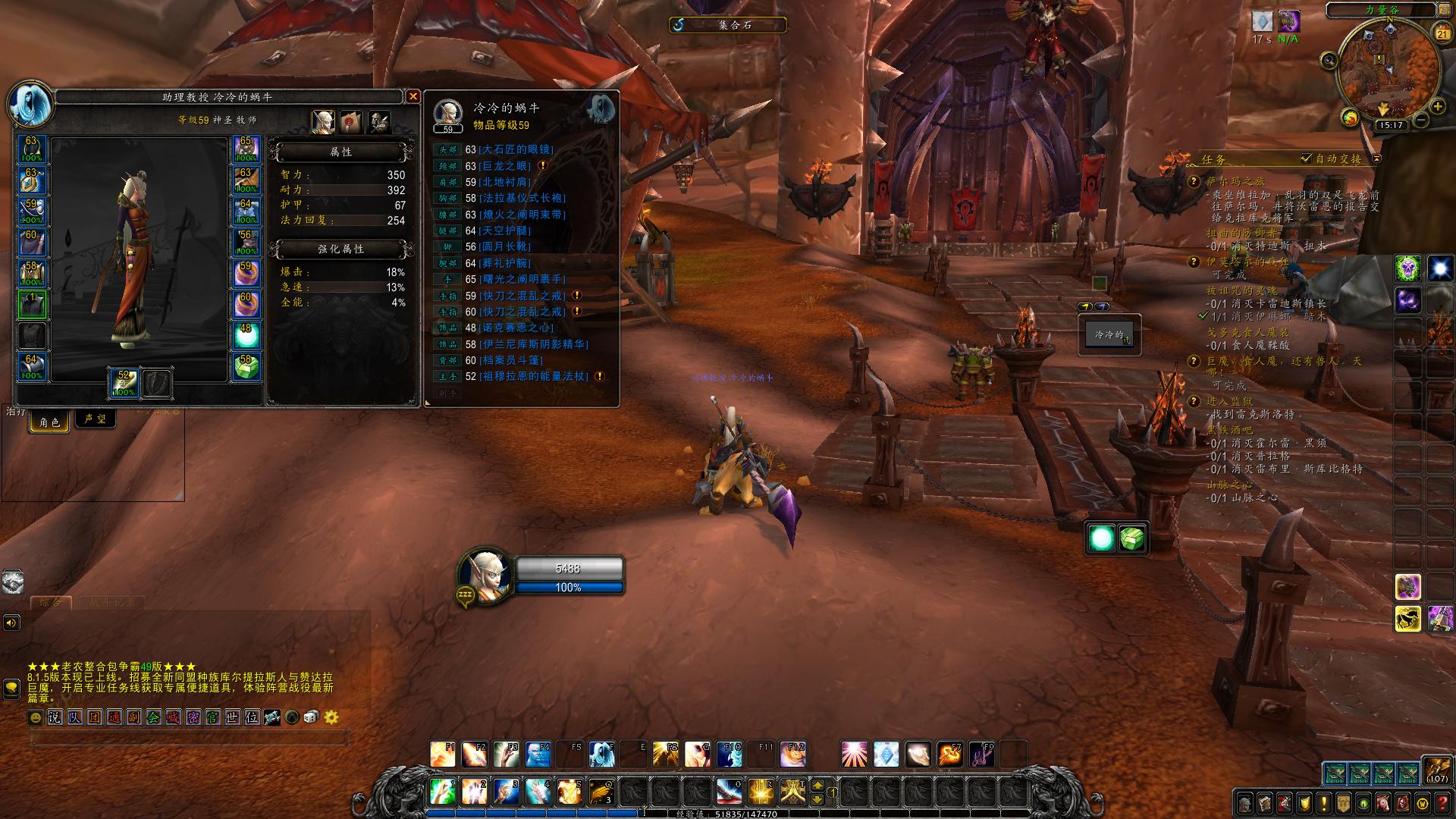Viewport: 1456px width, 819px height.
Task: Switch to the 战斗记录 combat log tab
Action: click(x=112, y=603)
